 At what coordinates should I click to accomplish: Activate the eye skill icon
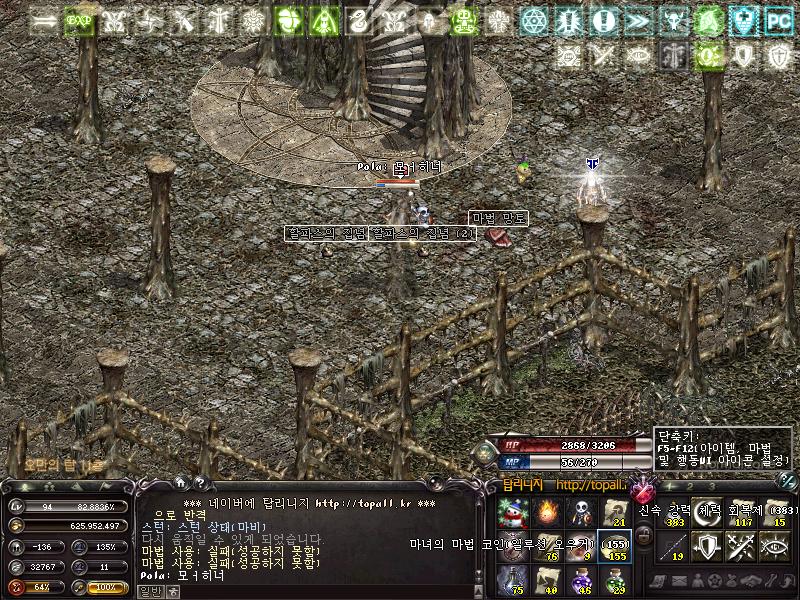click(773, 545)
